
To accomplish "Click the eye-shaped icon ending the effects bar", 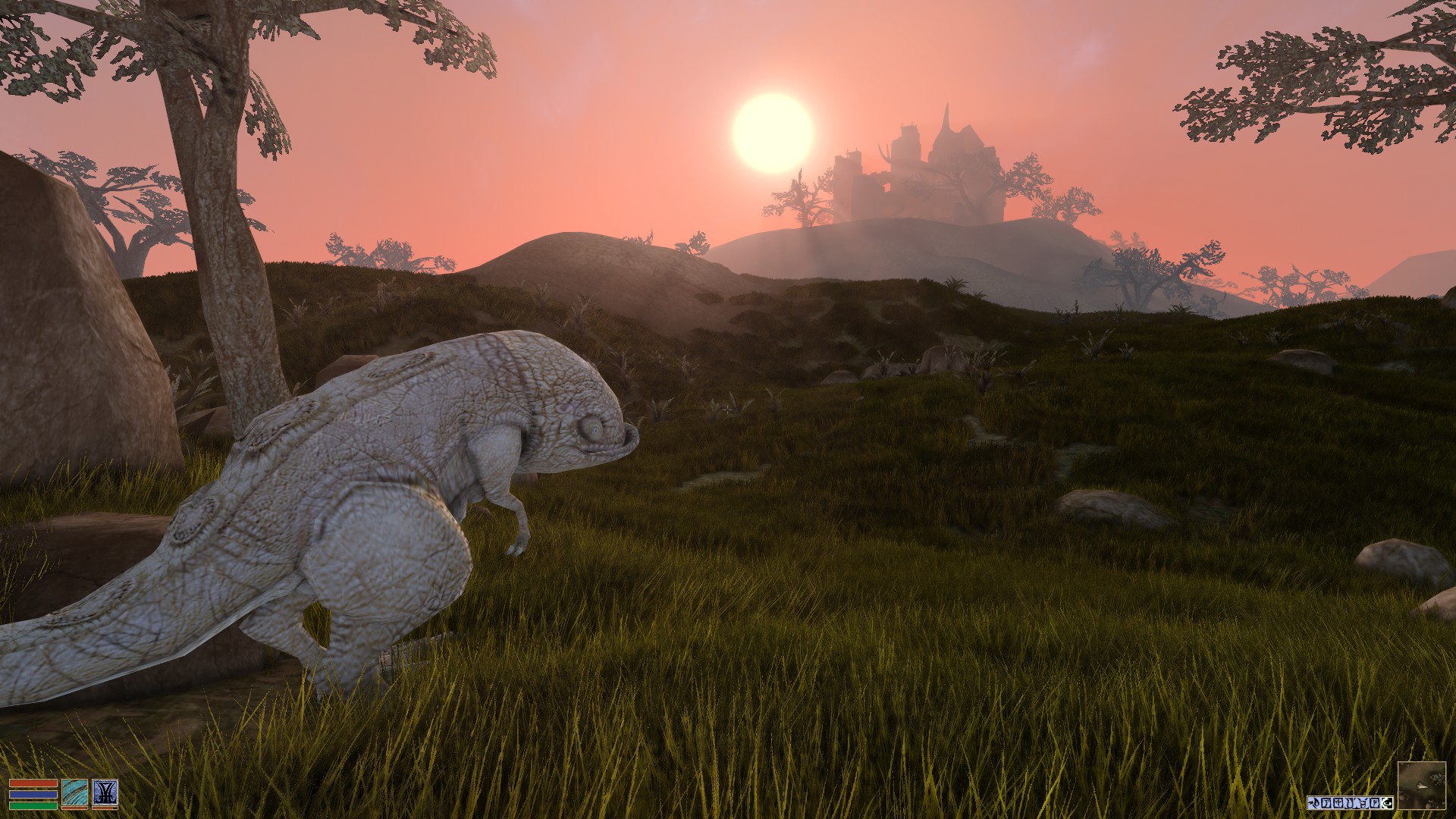I will click(x=1386, y=802).
